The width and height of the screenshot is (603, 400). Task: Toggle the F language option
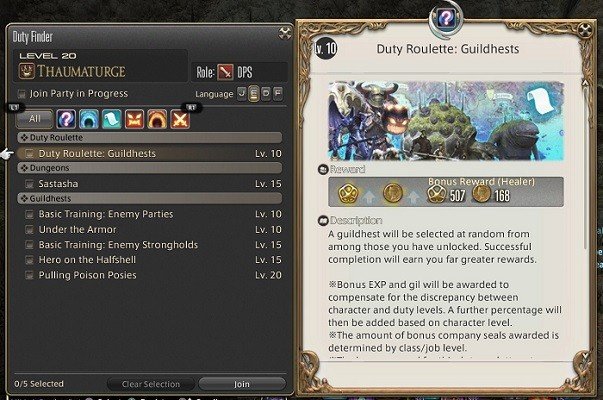279,93
